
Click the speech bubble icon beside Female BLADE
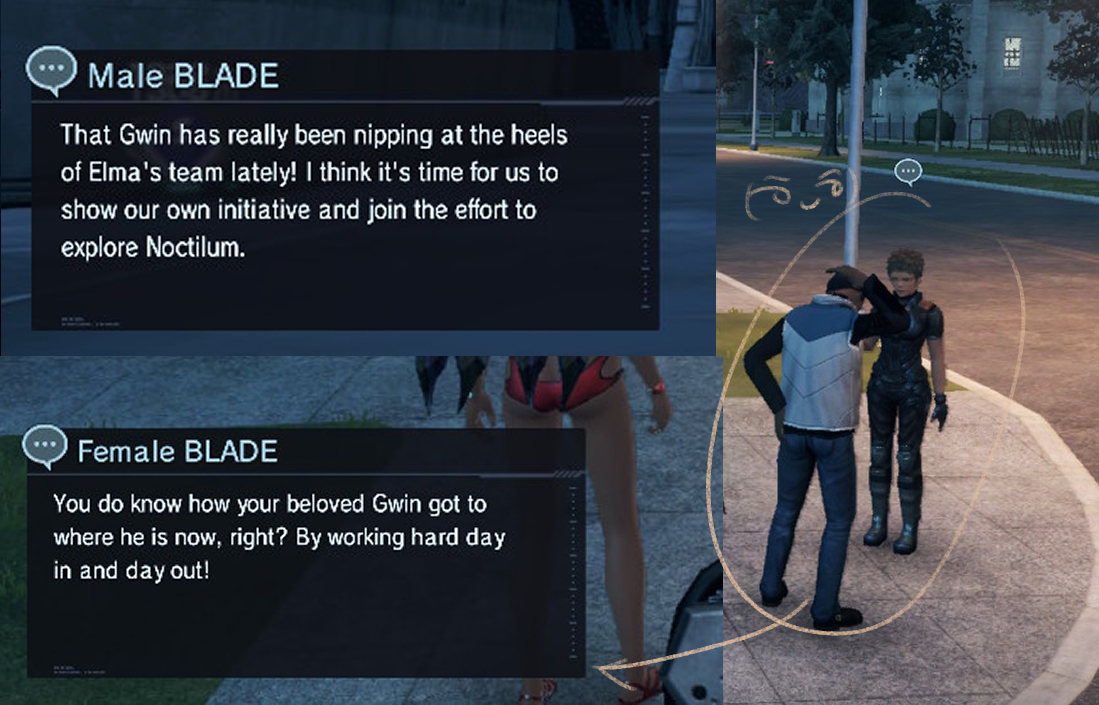point(44,448)
